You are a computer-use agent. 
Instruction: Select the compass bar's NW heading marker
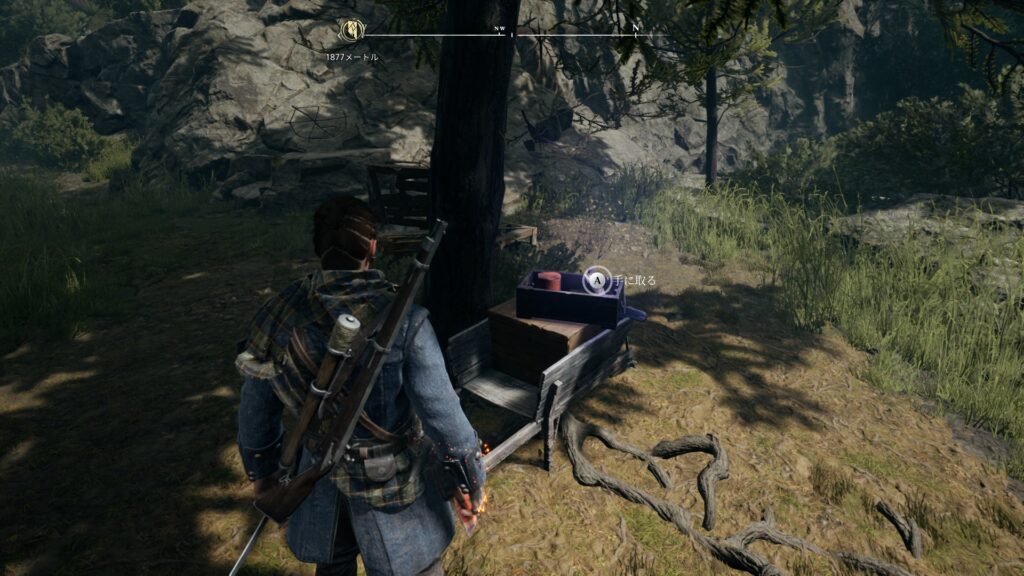coord(499,30)
